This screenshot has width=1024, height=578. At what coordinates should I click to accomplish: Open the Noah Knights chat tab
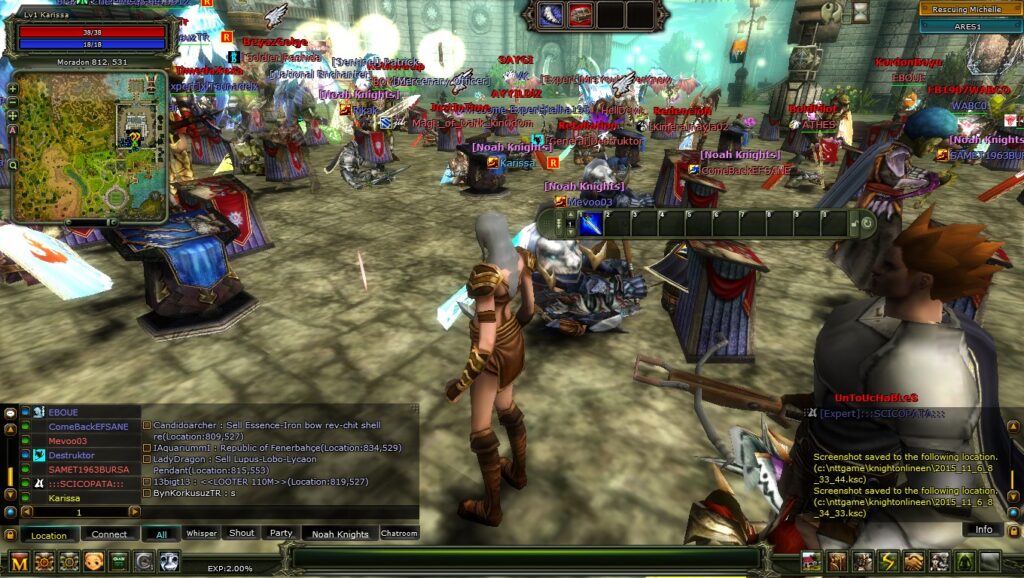[339, 534]
